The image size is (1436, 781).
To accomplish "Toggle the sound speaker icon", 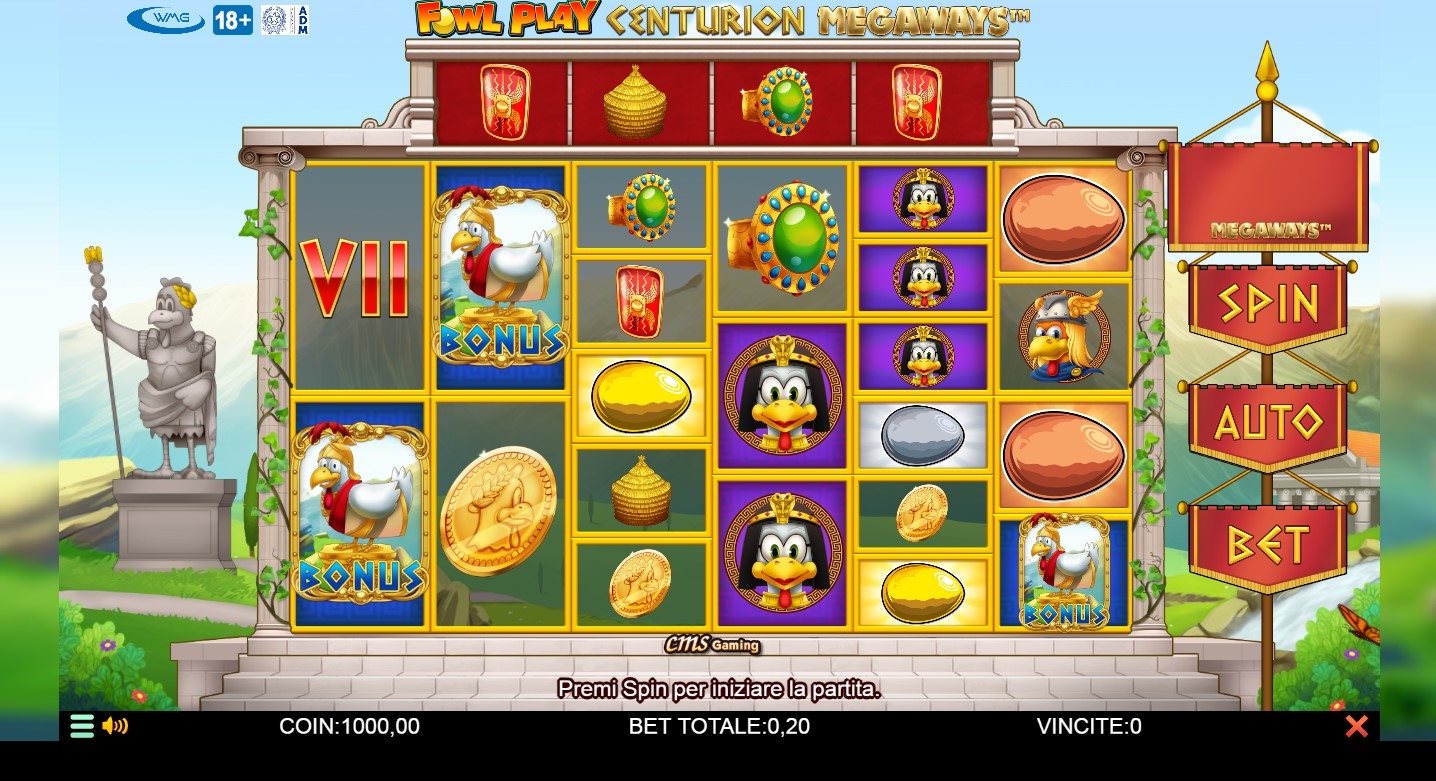I will coord(115,726).
